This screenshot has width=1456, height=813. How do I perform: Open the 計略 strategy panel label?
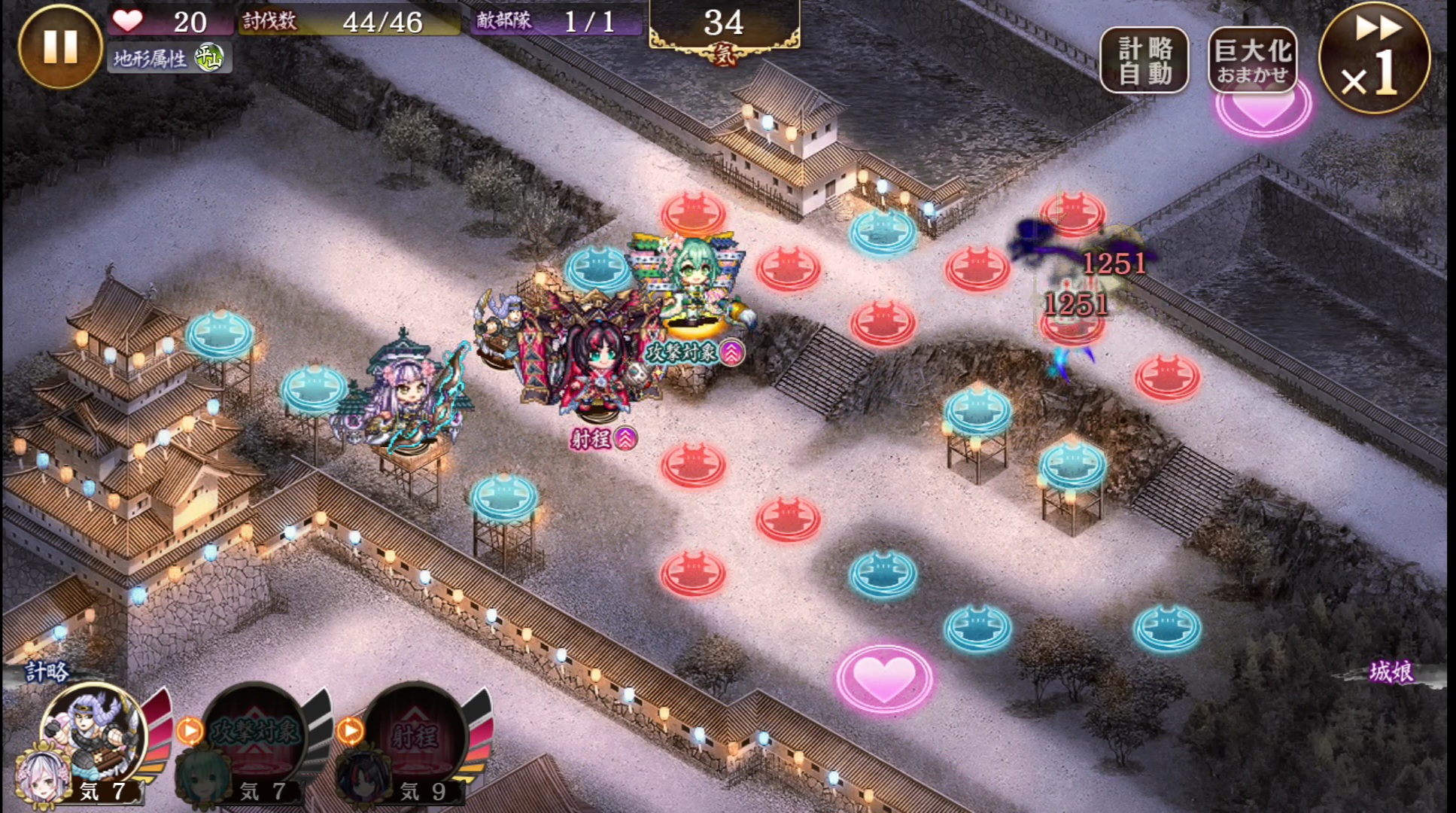coord(47,671)
